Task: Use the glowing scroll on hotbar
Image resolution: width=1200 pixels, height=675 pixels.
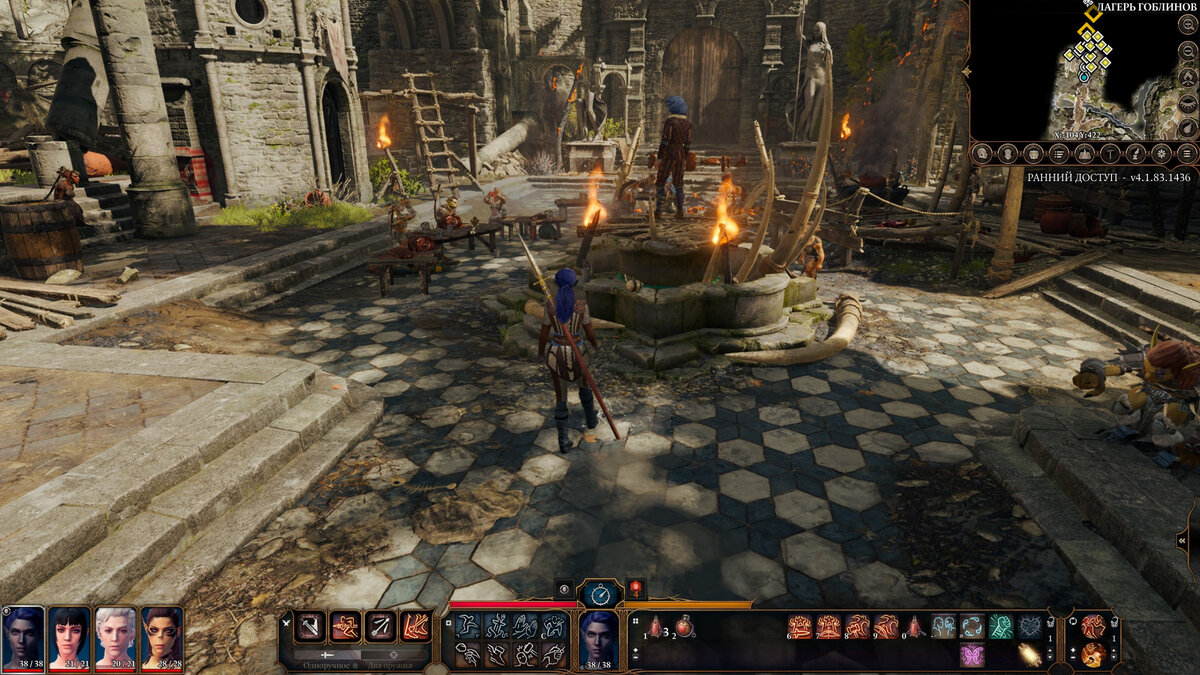Action: point(1029,655)
